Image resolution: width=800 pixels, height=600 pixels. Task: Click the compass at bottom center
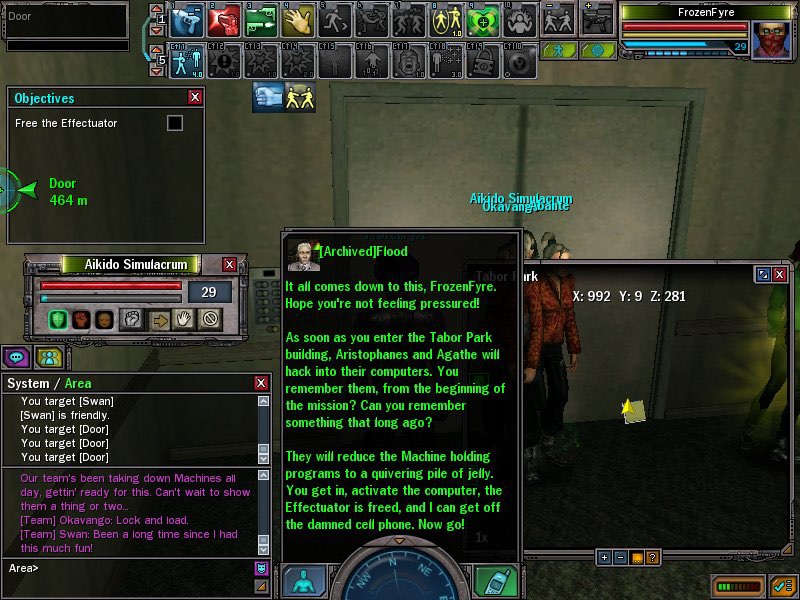click(x=399, y=575)
